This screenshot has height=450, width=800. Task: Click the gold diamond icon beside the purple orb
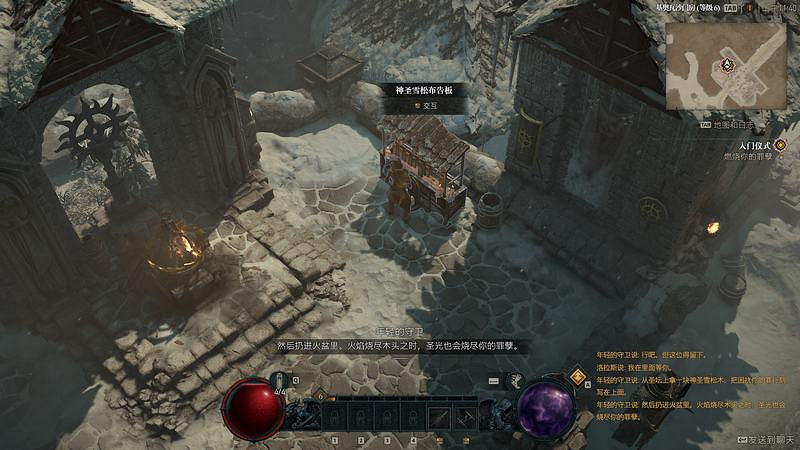pos(577,376)
